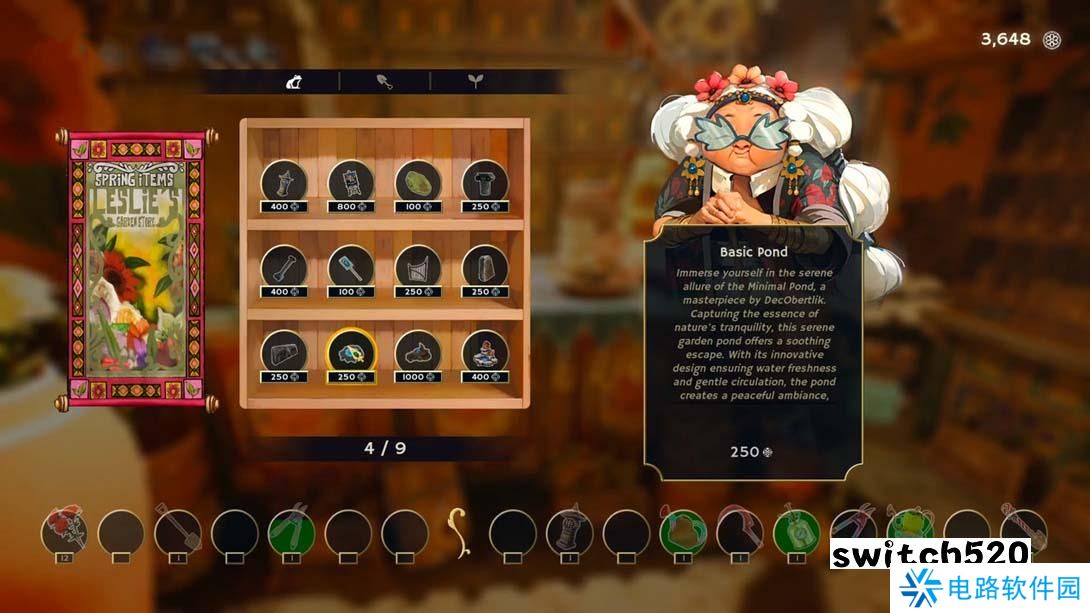Choose the standing stone slab item
This screenshot has height=613, width=1090.
point(485,267)
